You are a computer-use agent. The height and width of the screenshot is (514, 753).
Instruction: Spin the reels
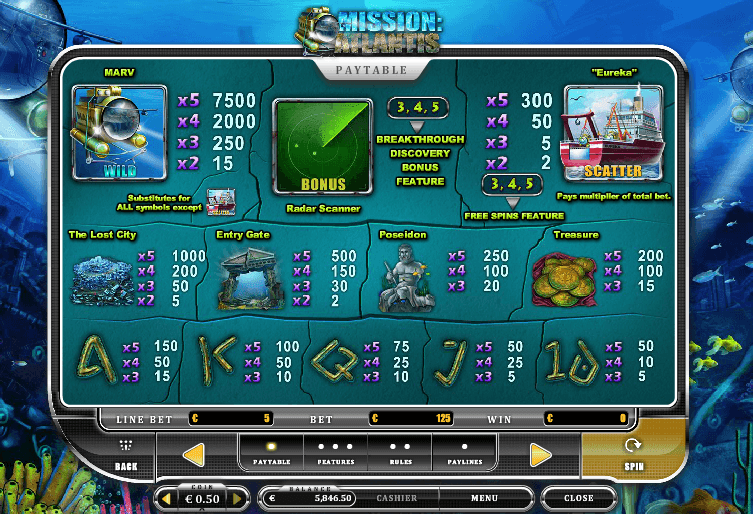click(632, 454)
